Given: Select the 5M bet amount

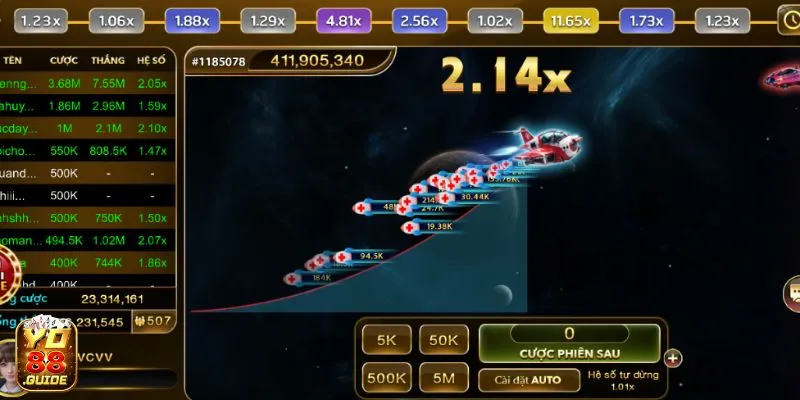Looking at the screenshot, I should 444,379.
